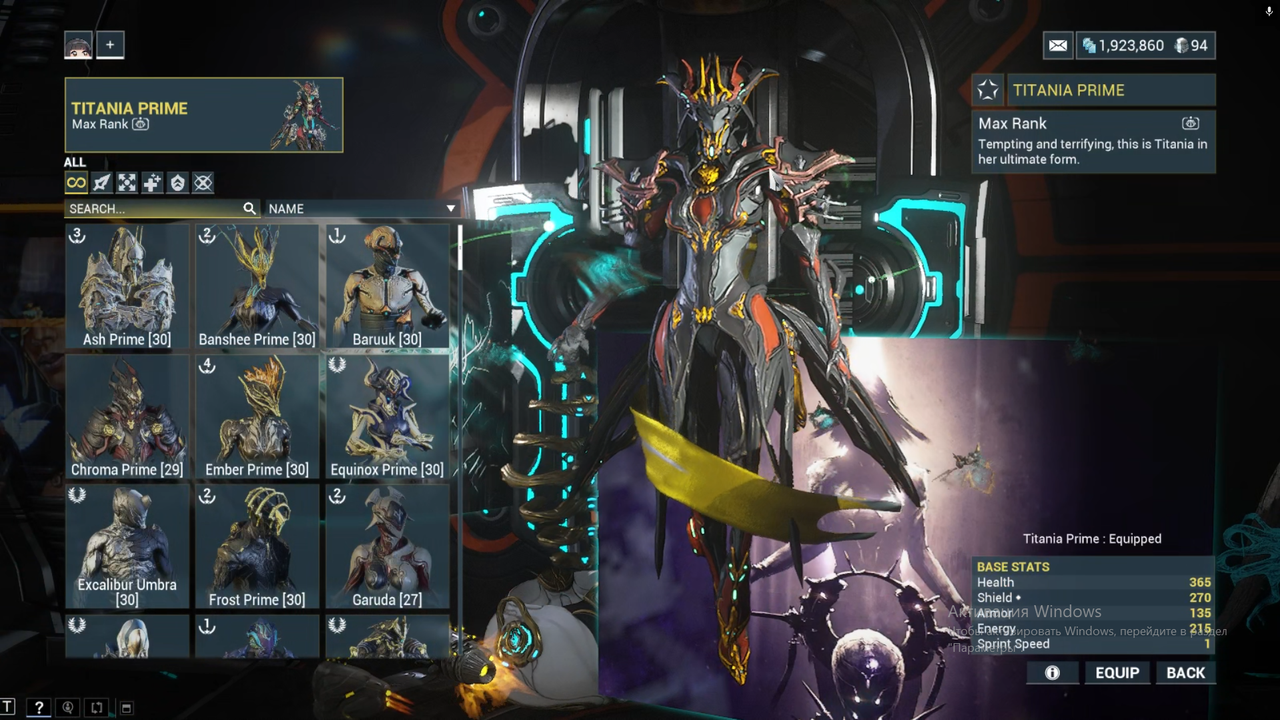Open the question mark help icon
This screenshot has width=1280, height=720.
(x=38, y=708)
